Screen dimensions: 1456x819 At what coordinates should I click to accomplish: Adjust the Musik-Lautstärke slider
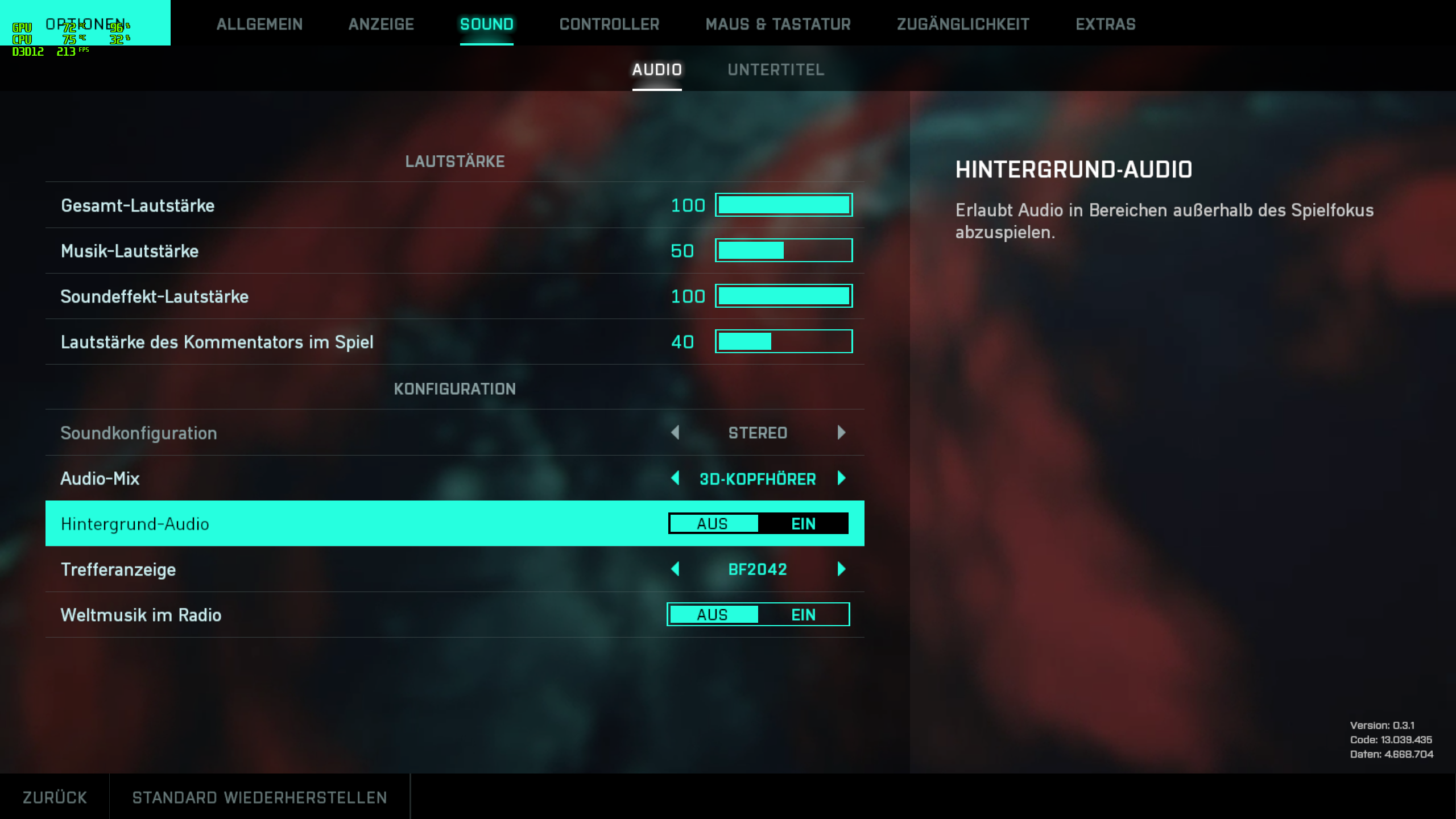pyautogui.click(x=784, y=250)
